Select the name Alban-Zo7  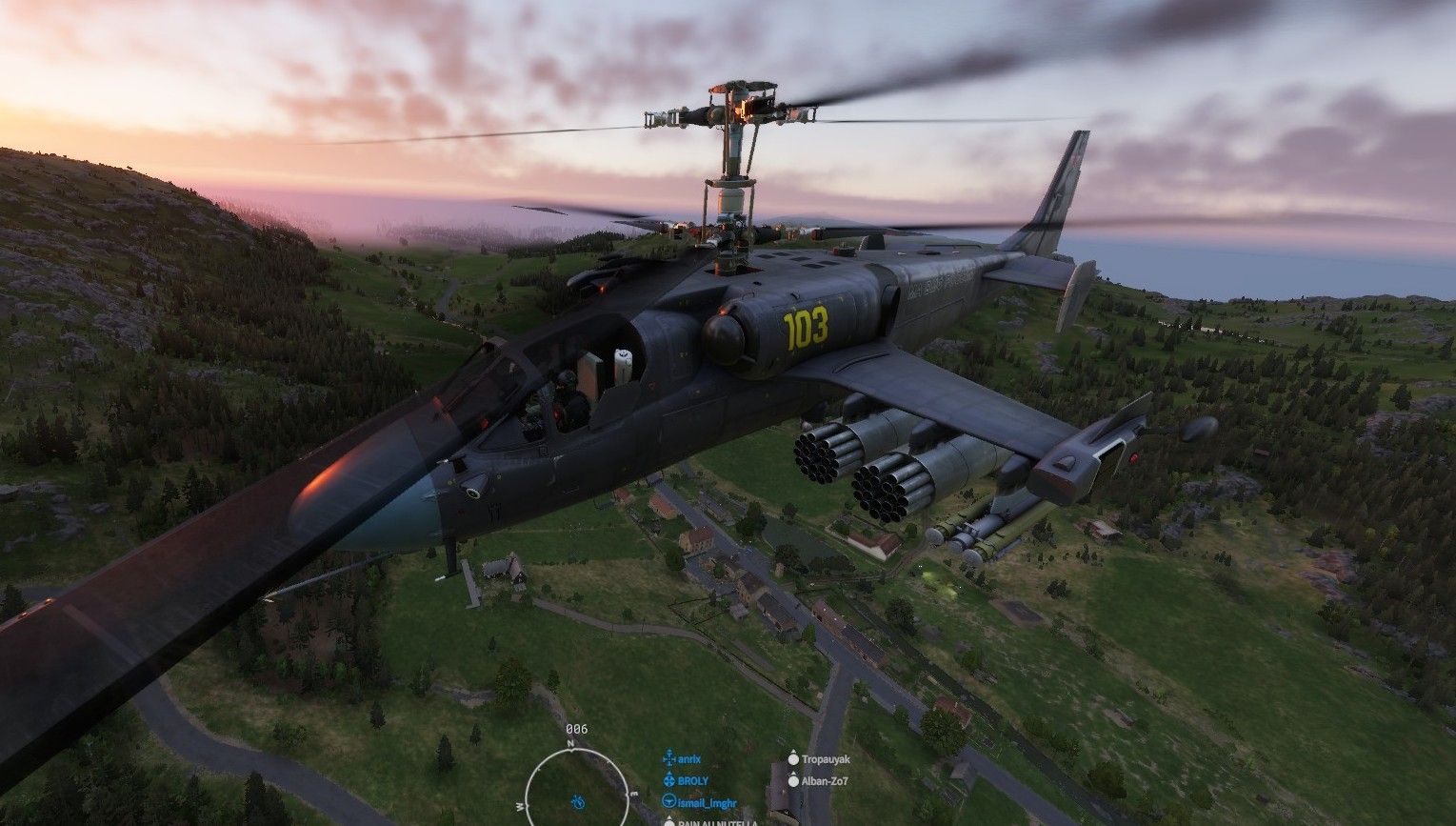click(x=824, y=782)
